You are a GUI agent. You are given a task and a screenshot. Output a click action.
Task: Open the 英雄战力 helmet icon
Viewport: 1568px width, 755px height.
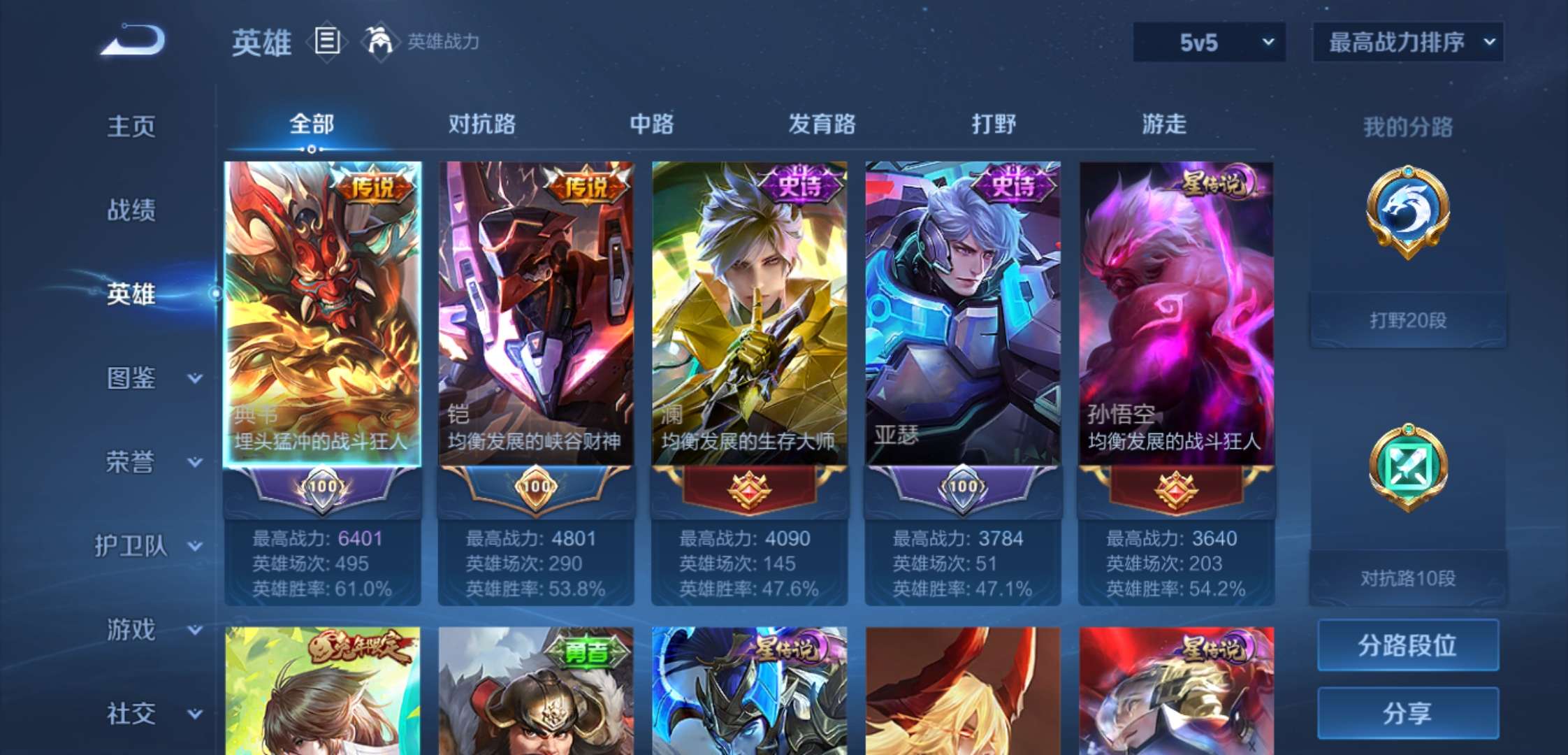[x=378, y=41]
